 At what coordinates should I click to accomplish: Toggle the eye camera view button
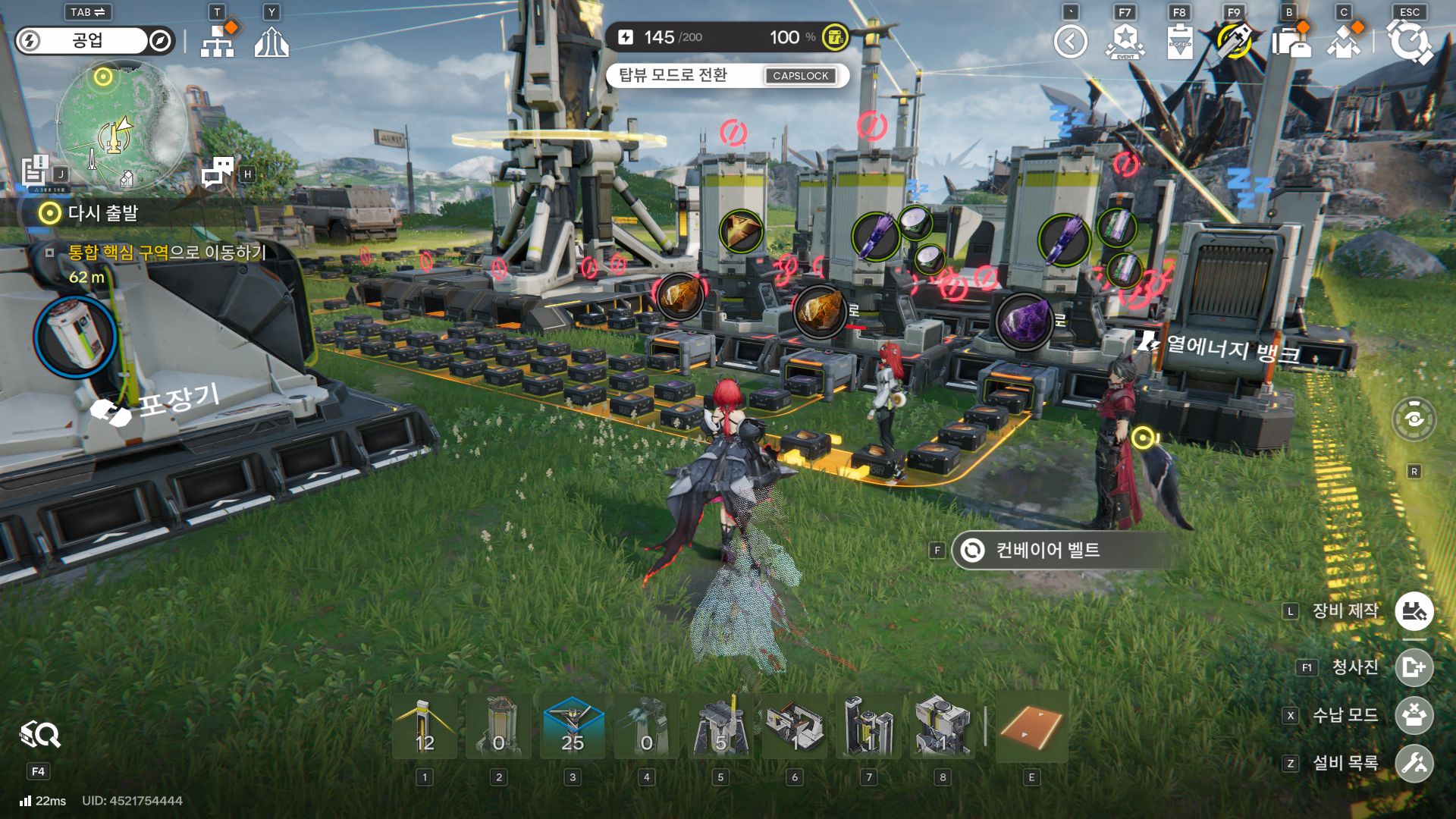coord(1414,419)
